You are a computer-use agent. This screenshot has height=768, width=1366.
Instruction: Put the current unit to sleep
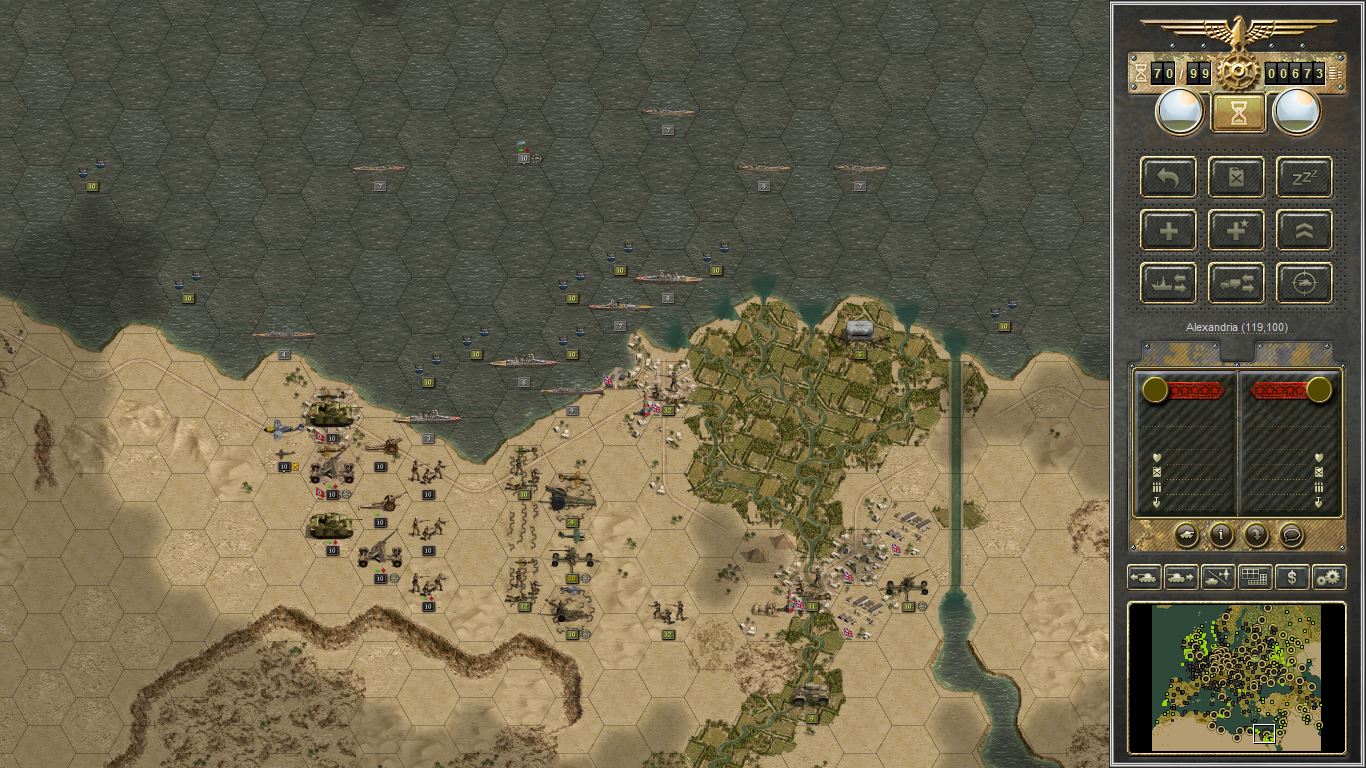tap(1304, 177)
